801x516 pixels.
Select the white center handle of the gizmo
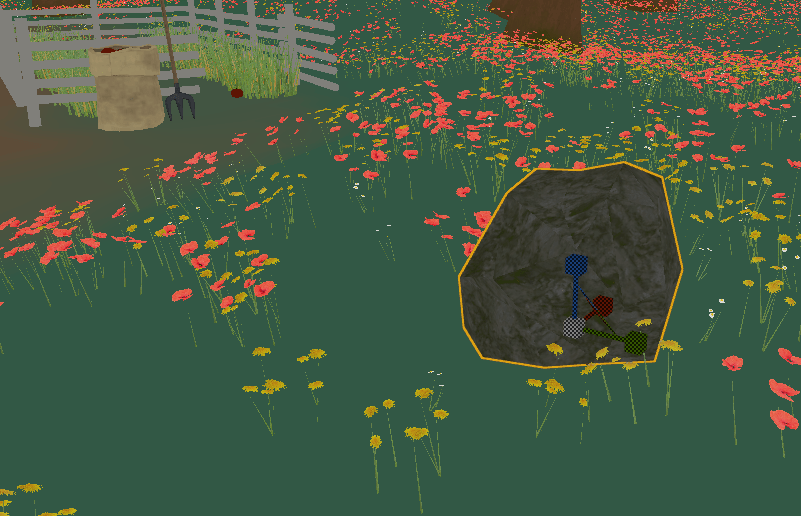click(x=573, y=327)
